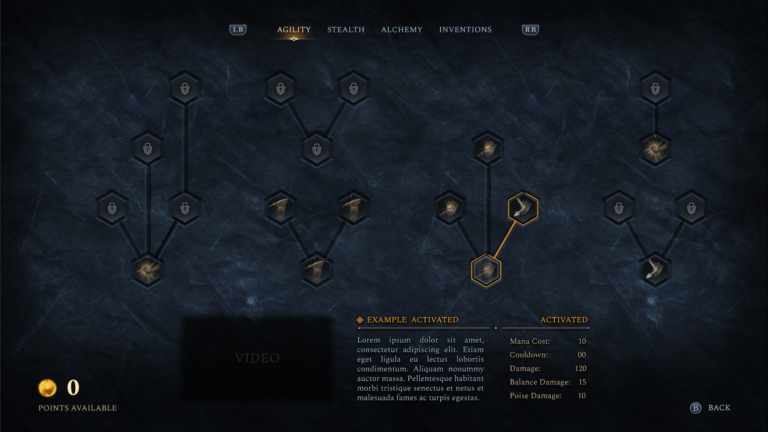Open the Stealth skill tab
Viewport: 768px width, 432px height.
click(x=346, y=30)
